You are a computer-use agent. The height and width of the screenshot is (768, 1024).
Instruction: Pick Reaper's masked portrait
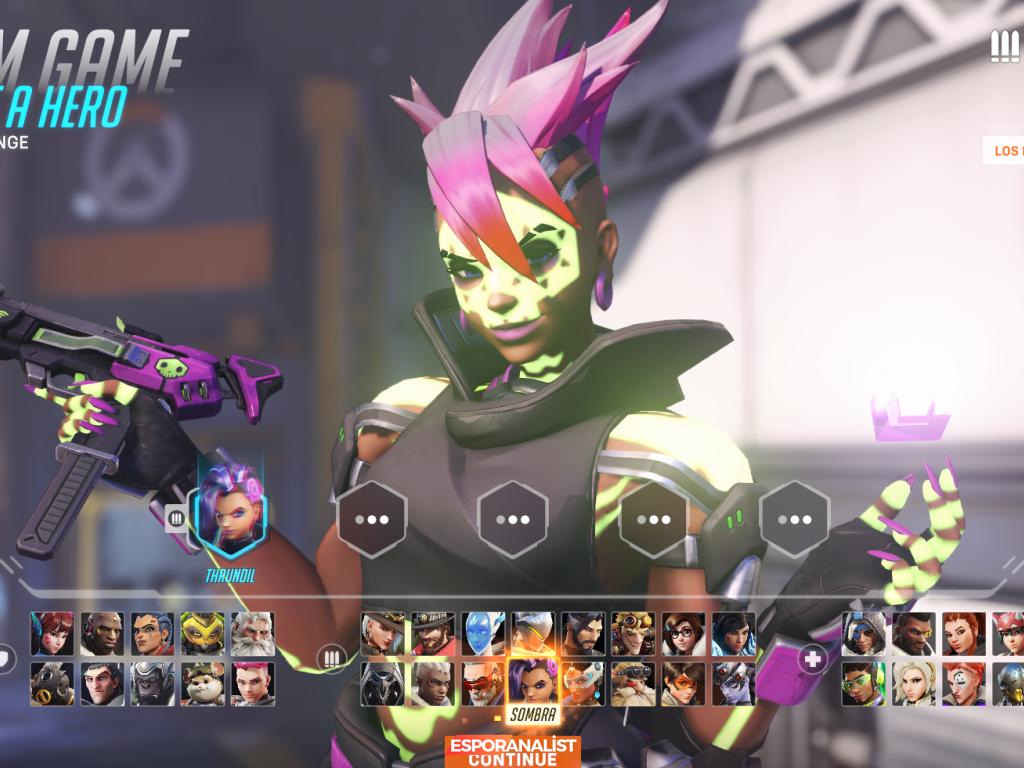[x=383, y=683]
